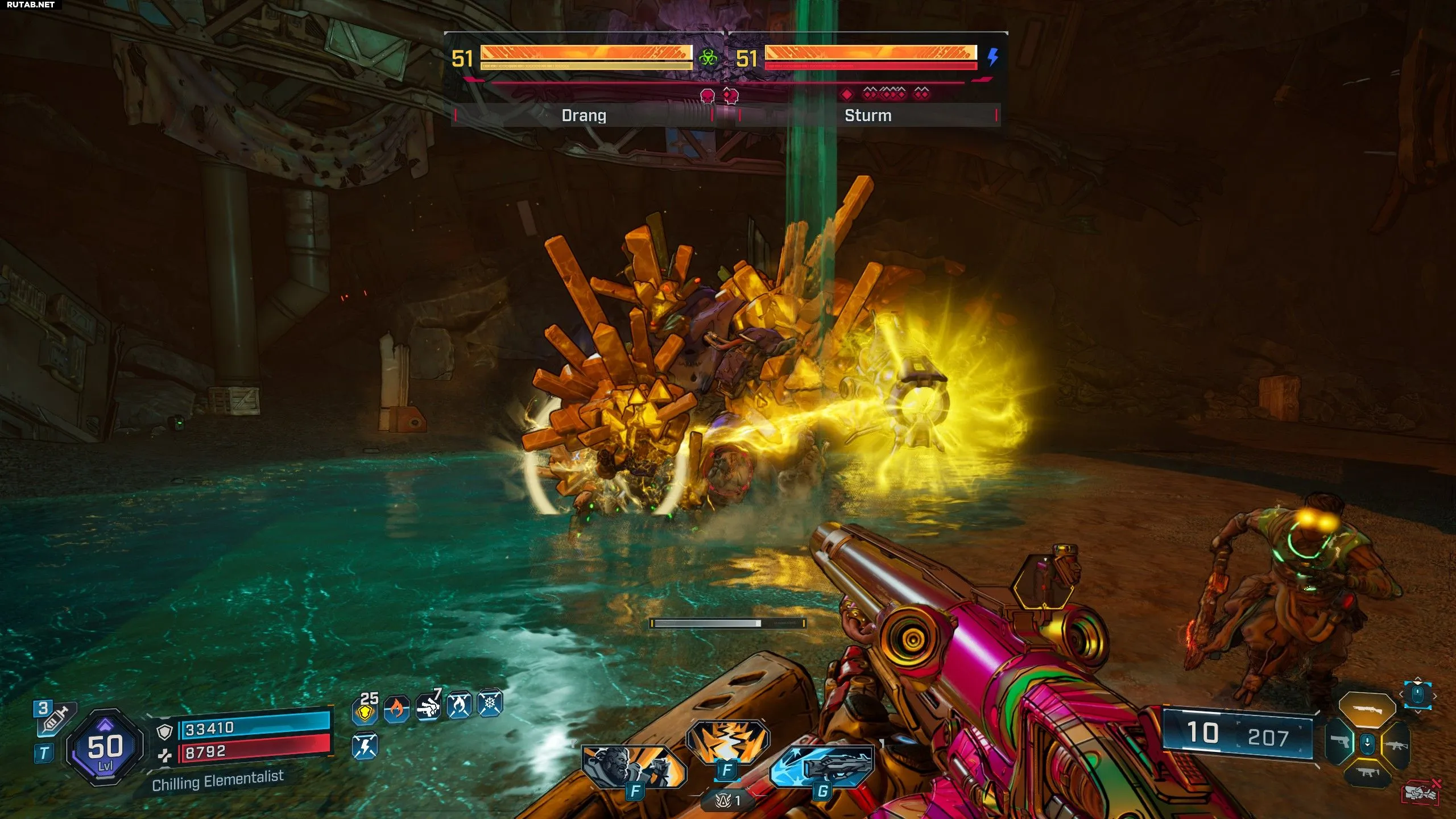This screenshot has height=819, width=1456.
Task: Switch to the pistol weapon slot
Action: click(1341, 742)
